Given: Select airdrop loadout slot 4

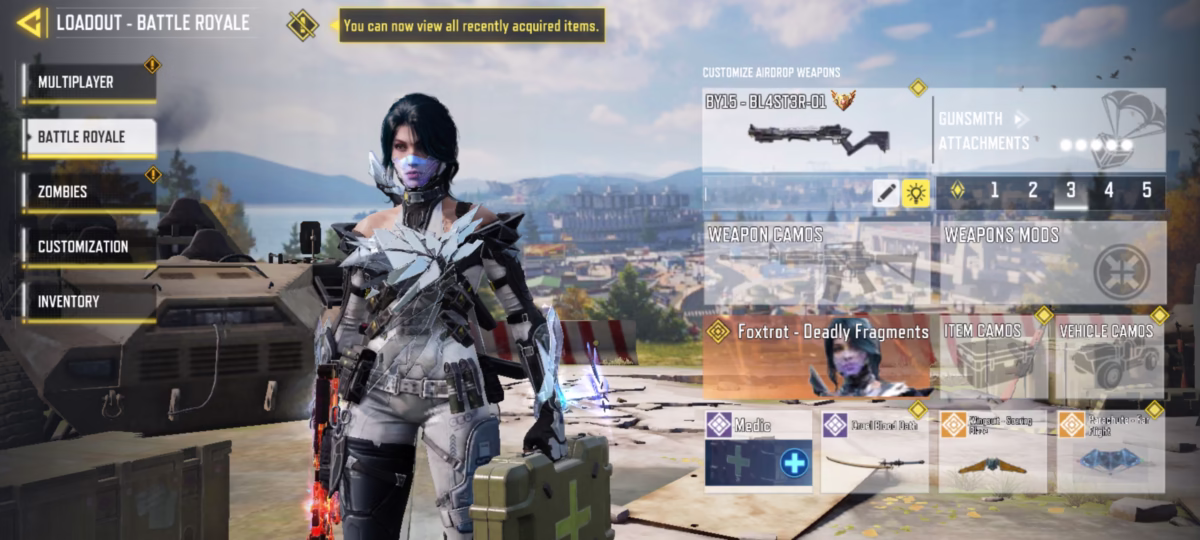Looking at the screenshot, I should click(1109, 191).
